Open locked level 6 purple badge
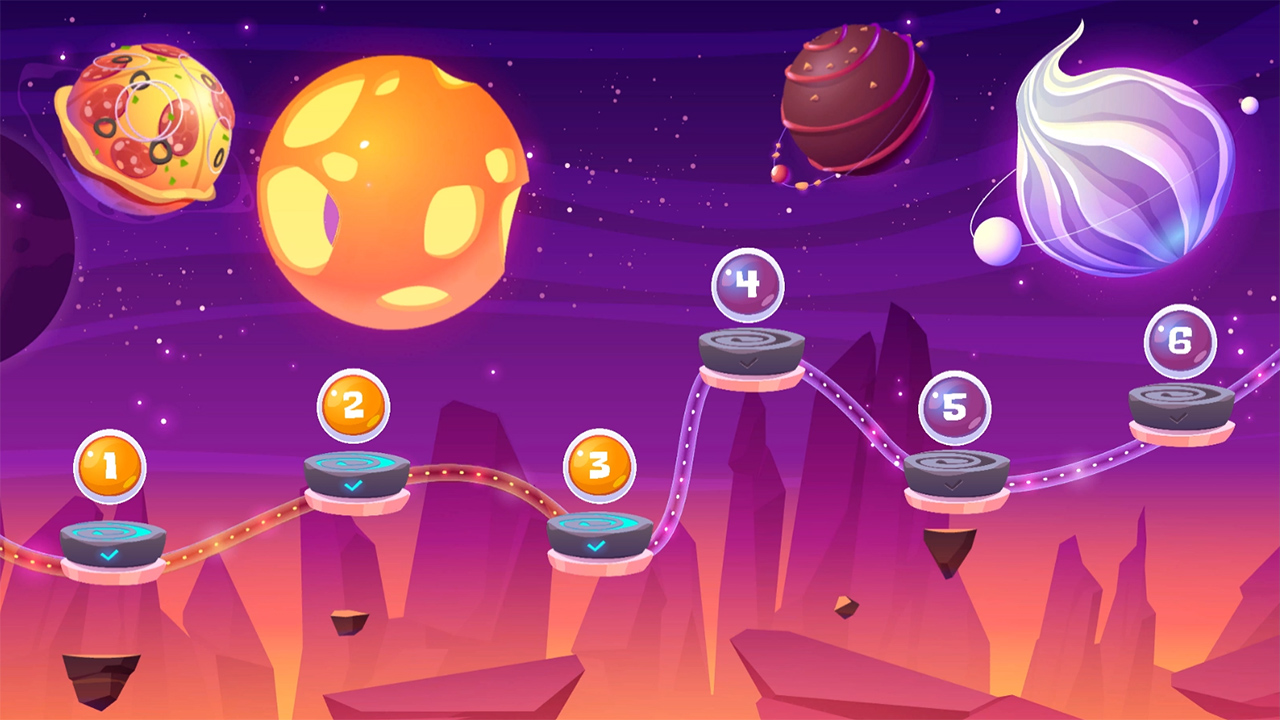 (x=1180, y=341)
